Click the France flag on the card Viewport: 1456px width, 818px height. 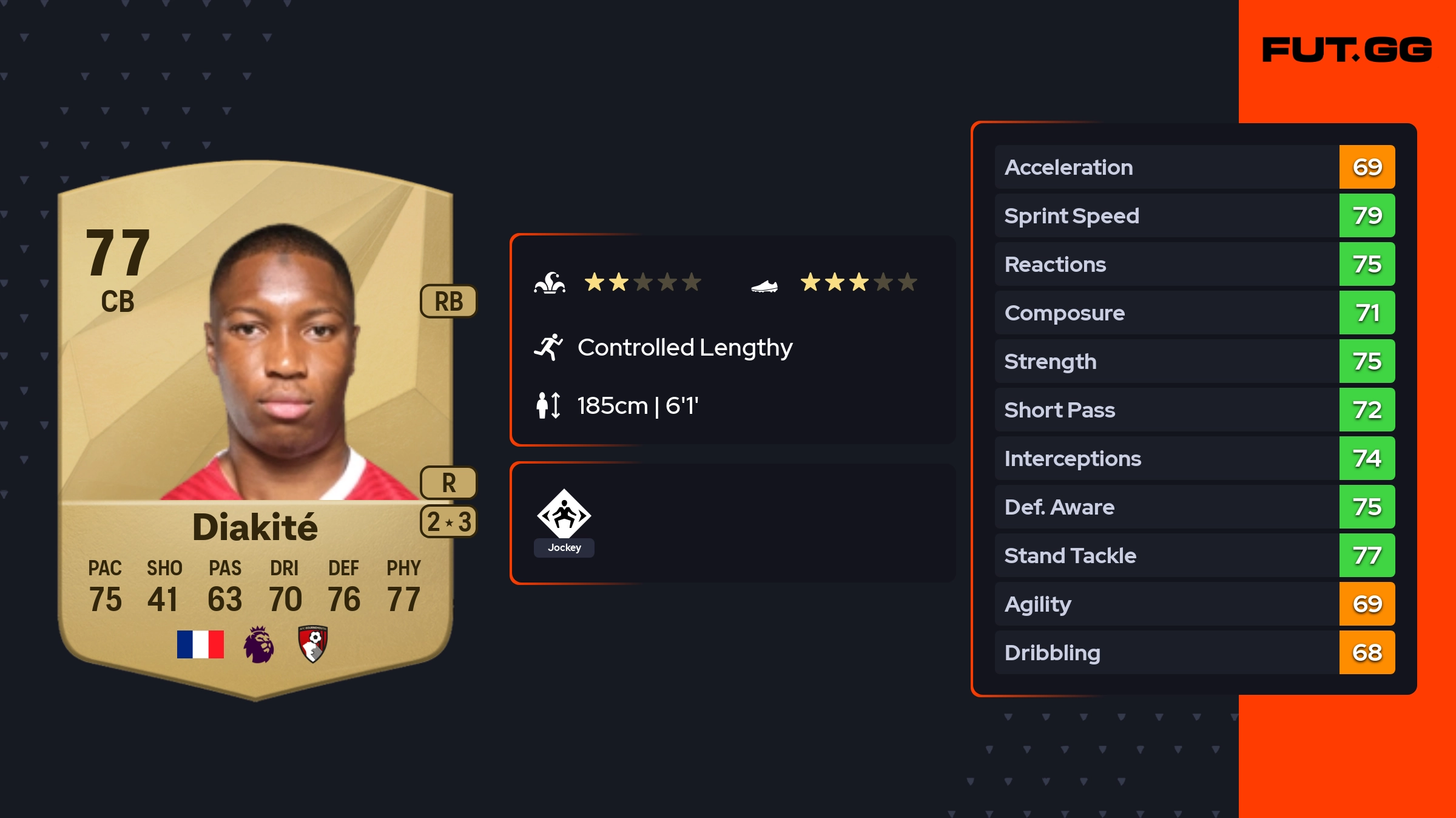pos(200,644)
